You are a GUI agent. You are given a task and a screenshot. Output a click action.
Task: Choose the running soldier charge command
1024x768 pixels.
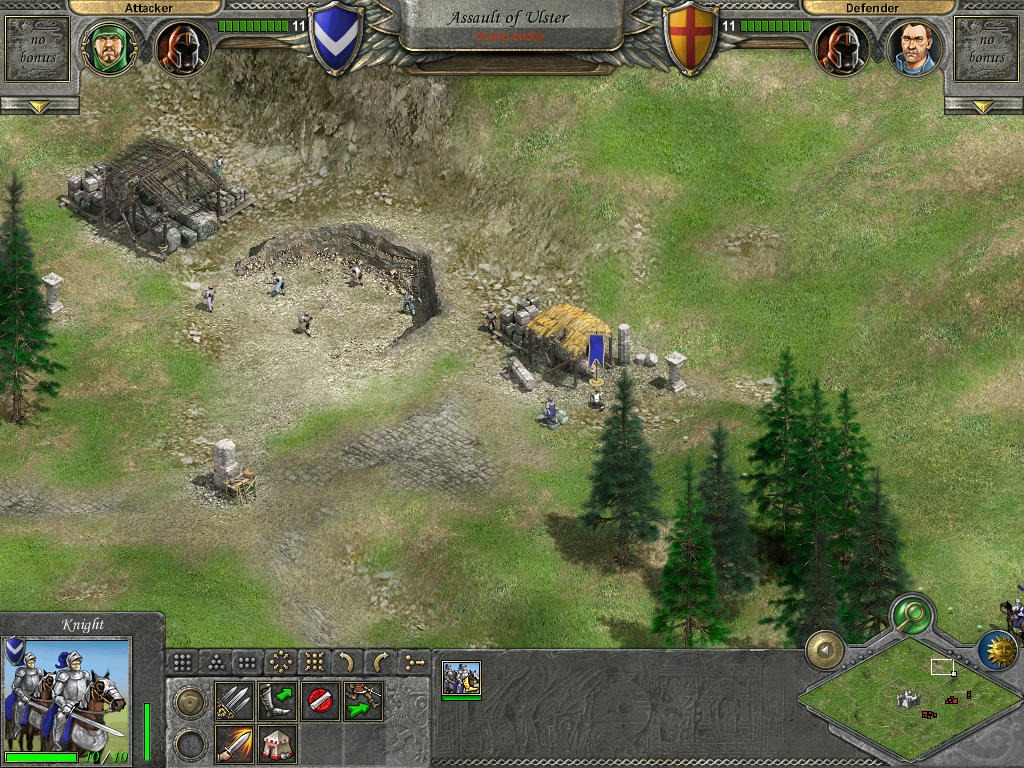[x=363, y=701]
